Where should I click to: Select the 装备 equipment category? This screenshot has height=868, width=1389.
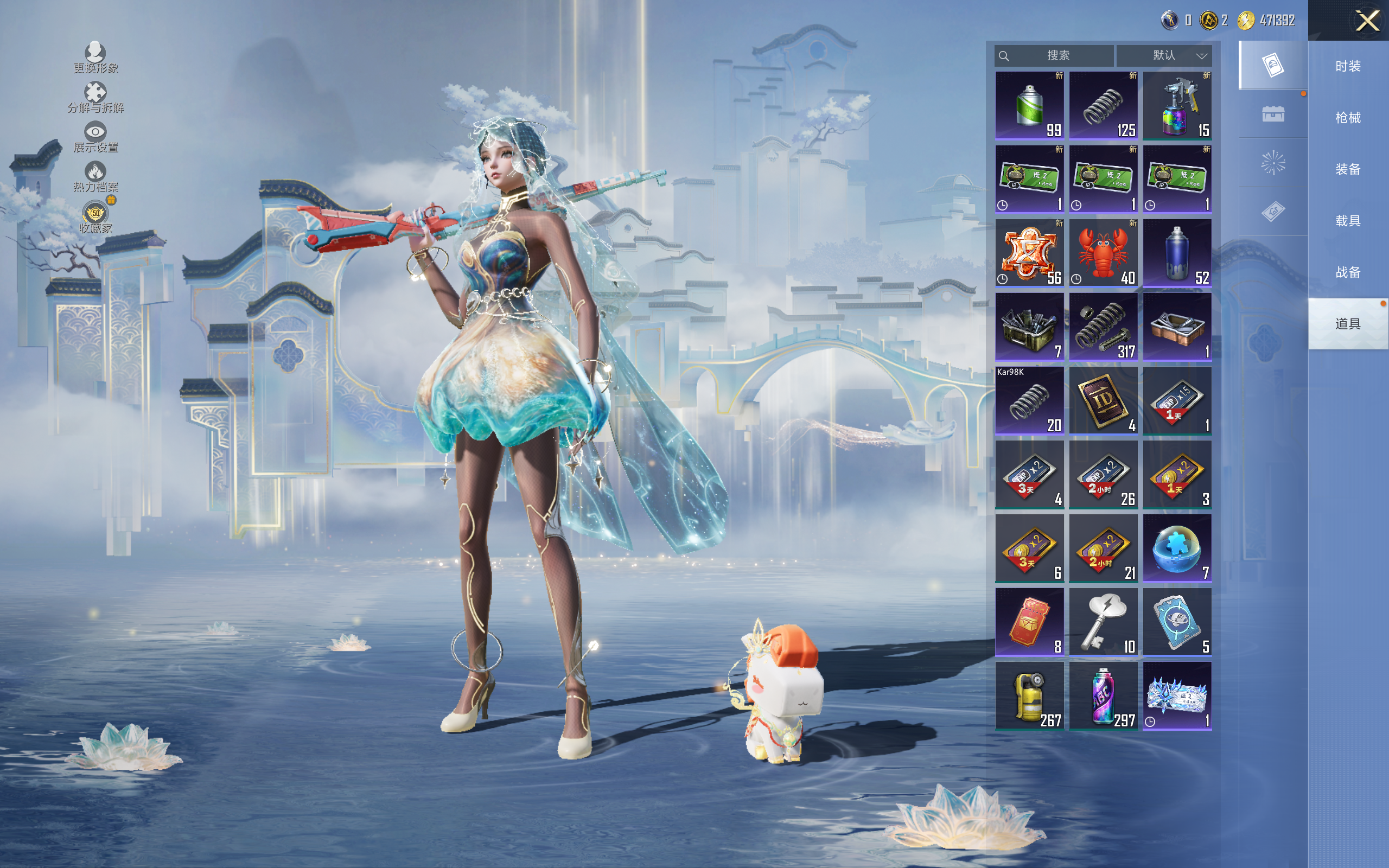[1348, 169]
